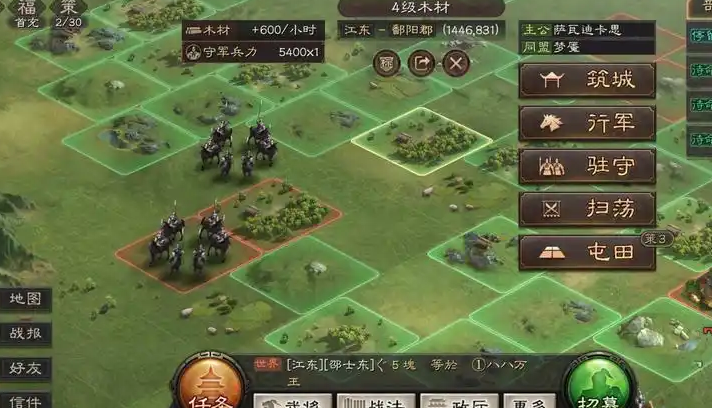Select the highlighted 4级木材 resource tile
Viewport: 712px width, 408px height.
pos(406,141)
